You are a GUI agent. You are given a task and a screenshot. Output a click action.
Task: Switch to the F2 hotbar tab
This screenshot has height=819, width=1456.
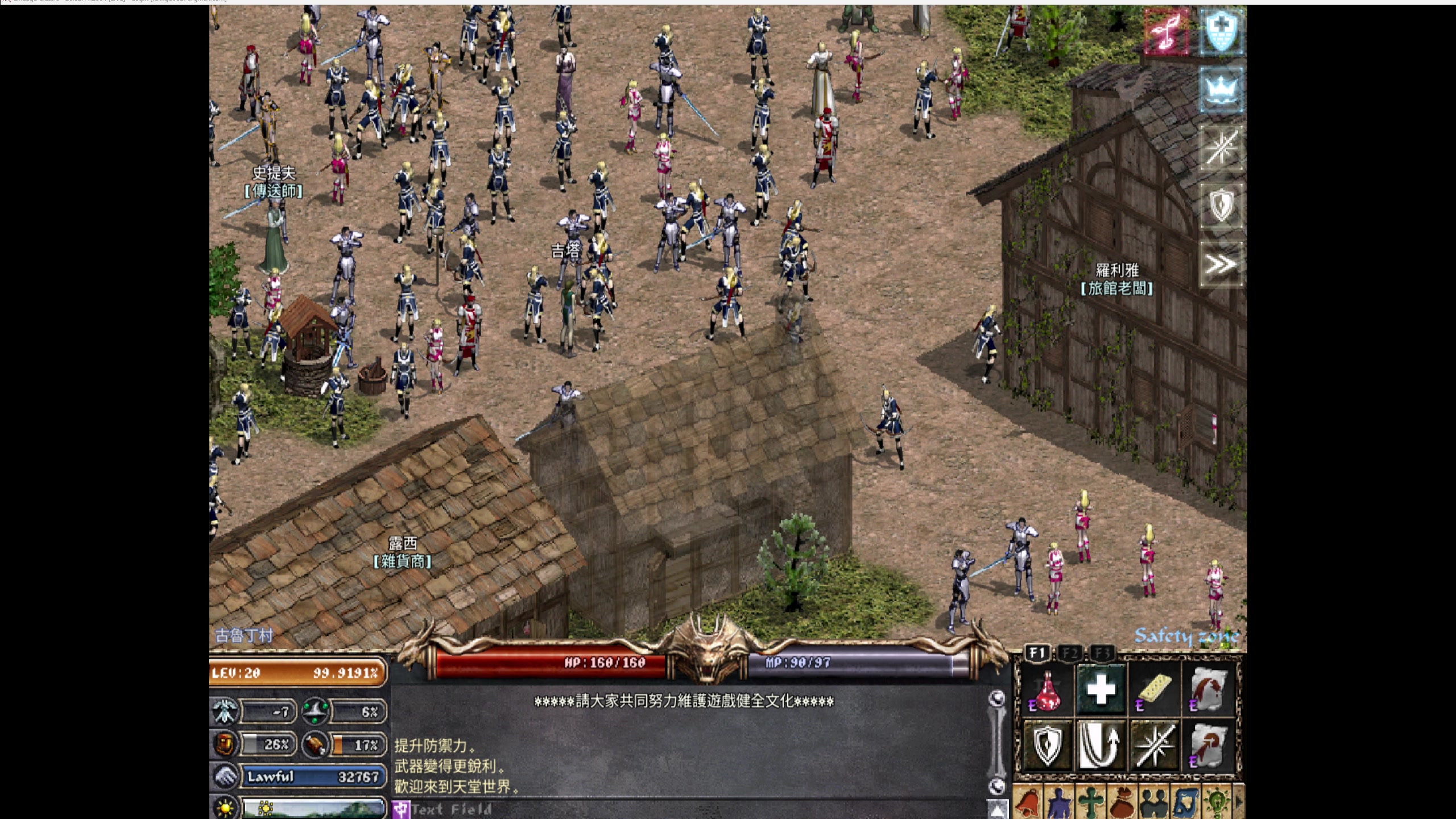tap(1070, 653)
